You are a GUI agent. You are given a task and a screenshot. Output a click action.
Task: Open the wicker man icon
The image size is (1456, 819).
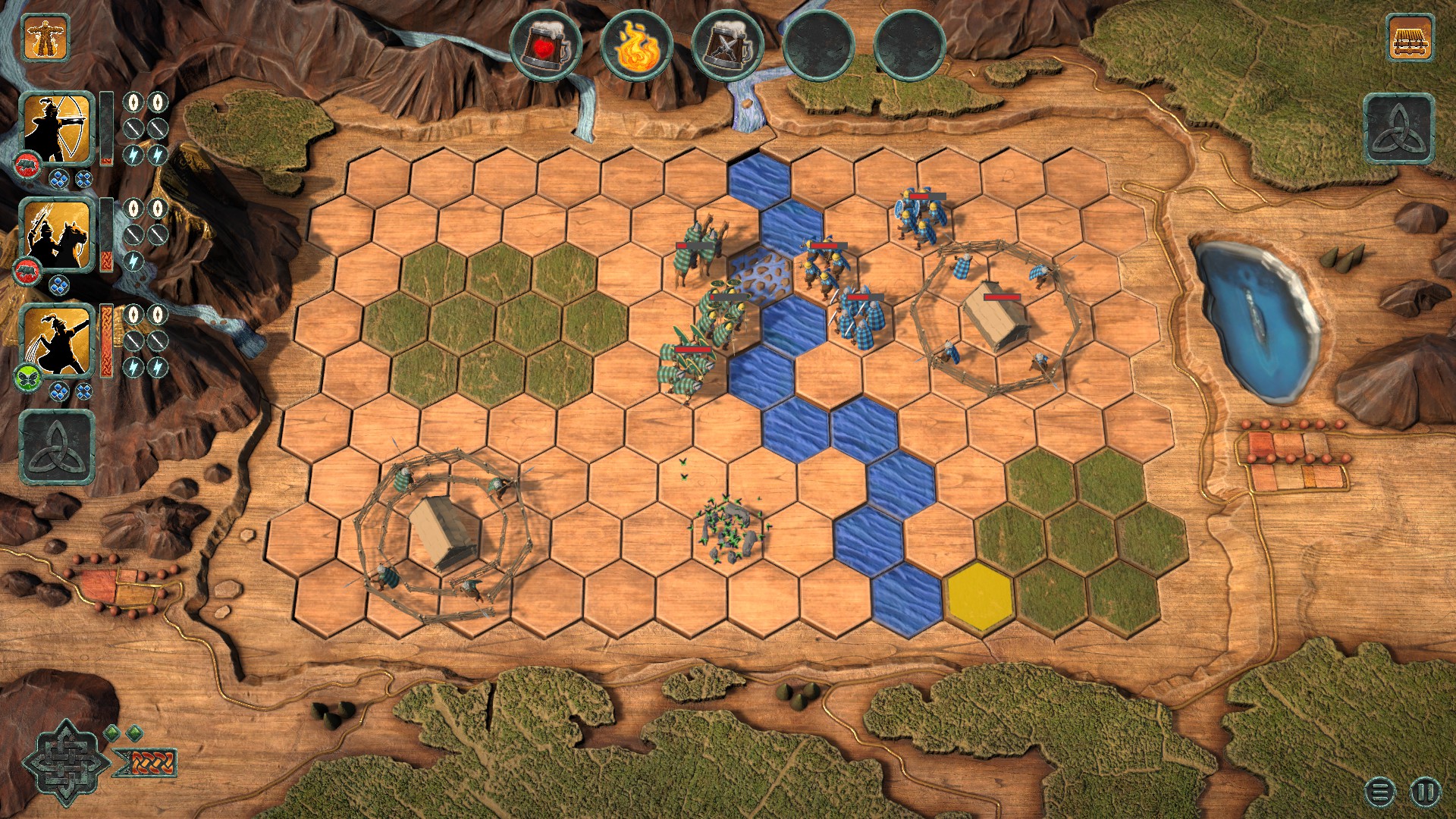point(45,36)
